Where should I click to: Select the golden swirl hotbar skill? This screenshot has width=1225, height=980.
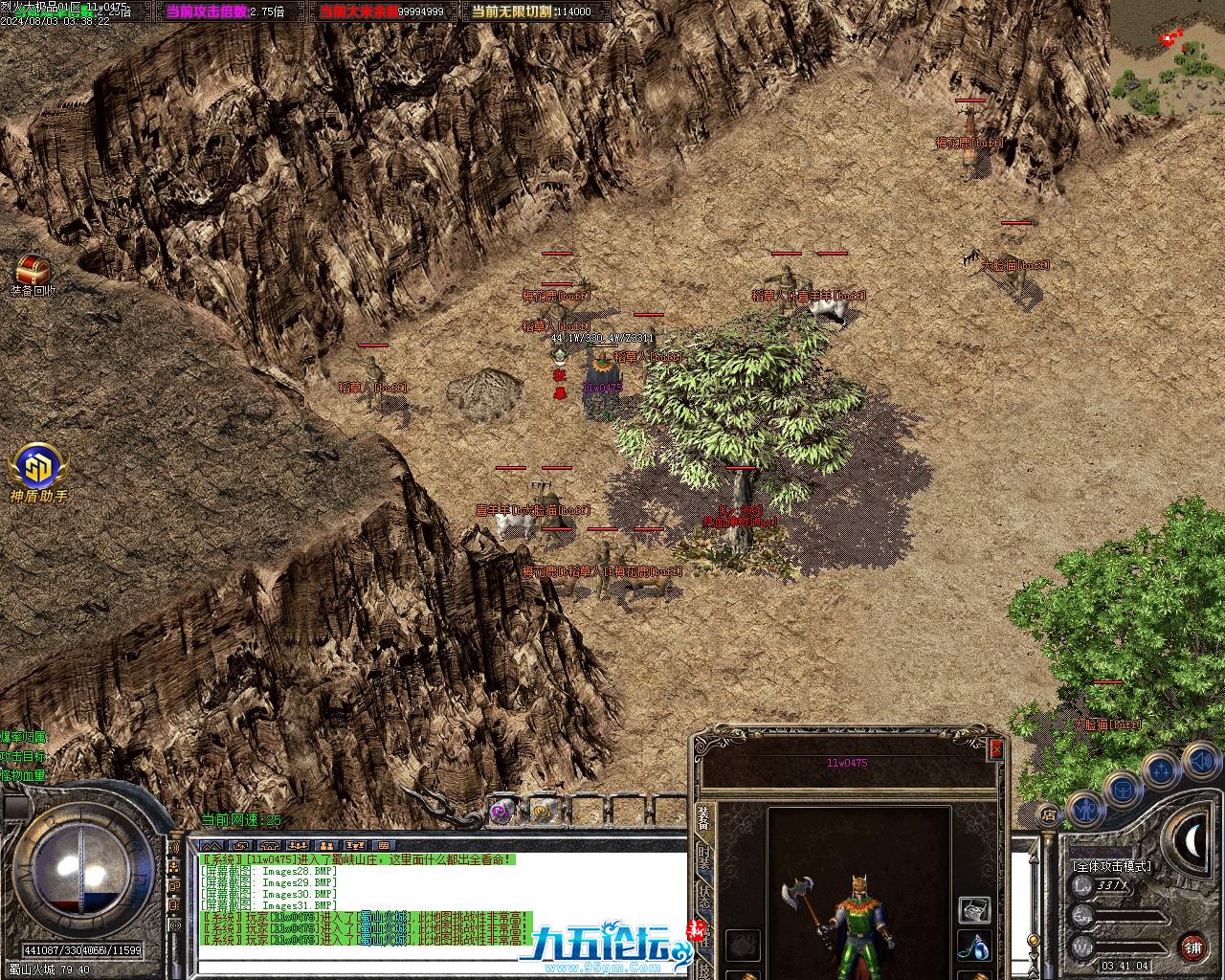[543, 812]
